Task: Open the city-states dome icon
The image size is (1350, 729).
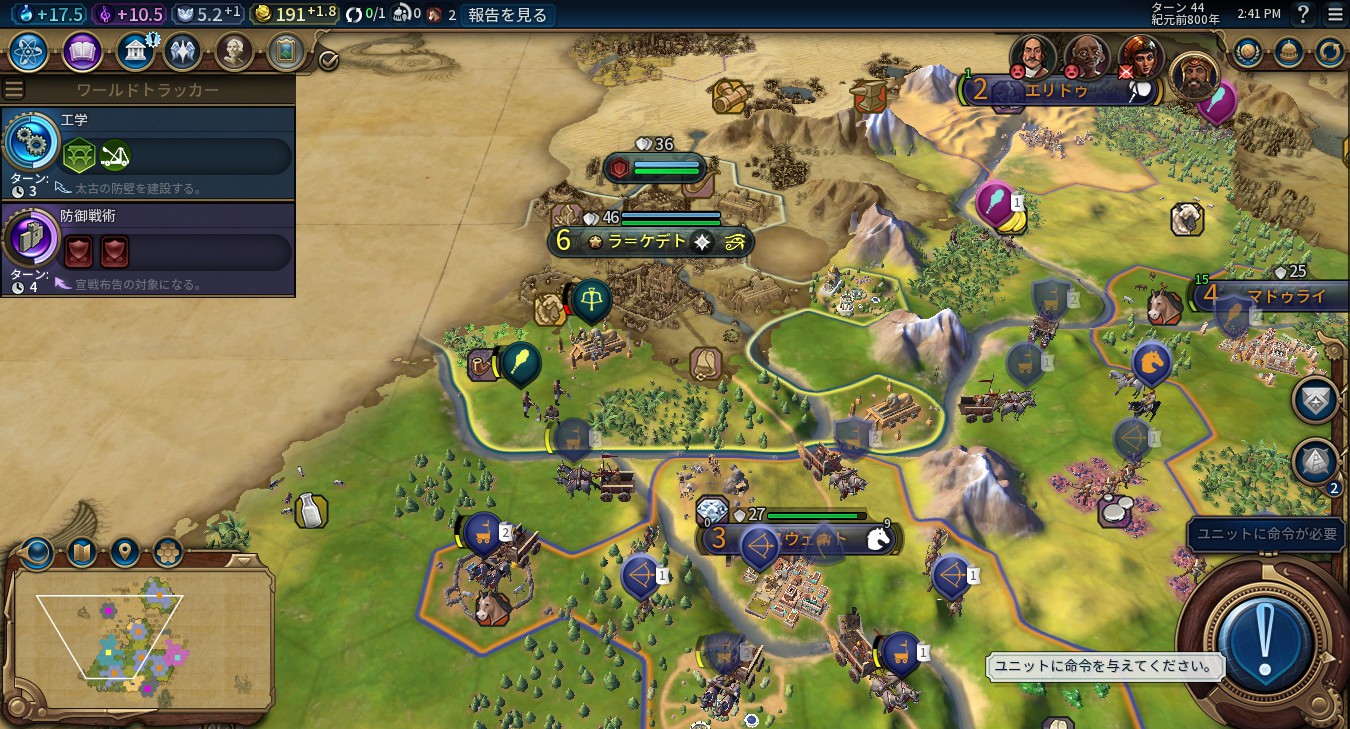Action: 1288,52
